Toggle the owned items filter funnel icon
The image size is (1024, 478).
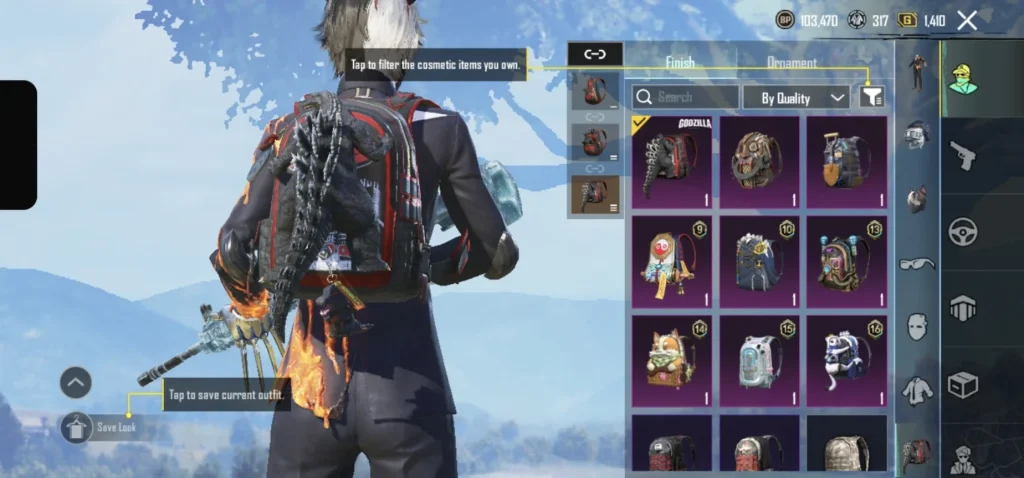click(872, 96)
